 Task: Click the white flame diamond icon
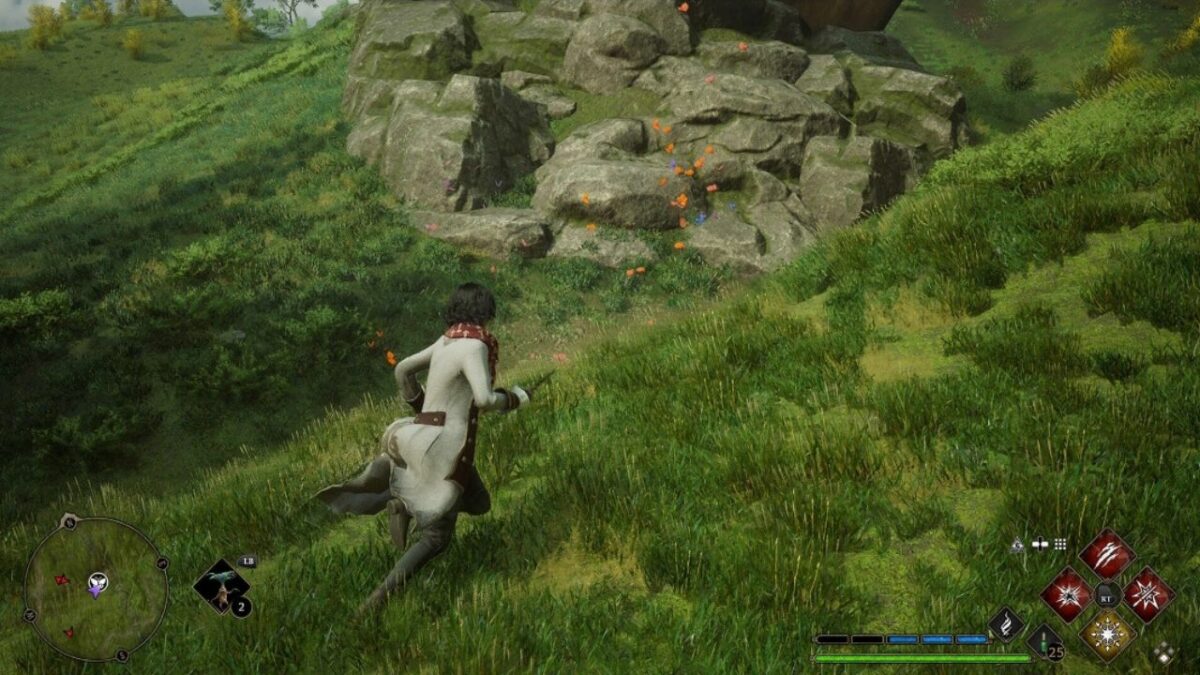pyautogui.click(x=1005, y=624)
